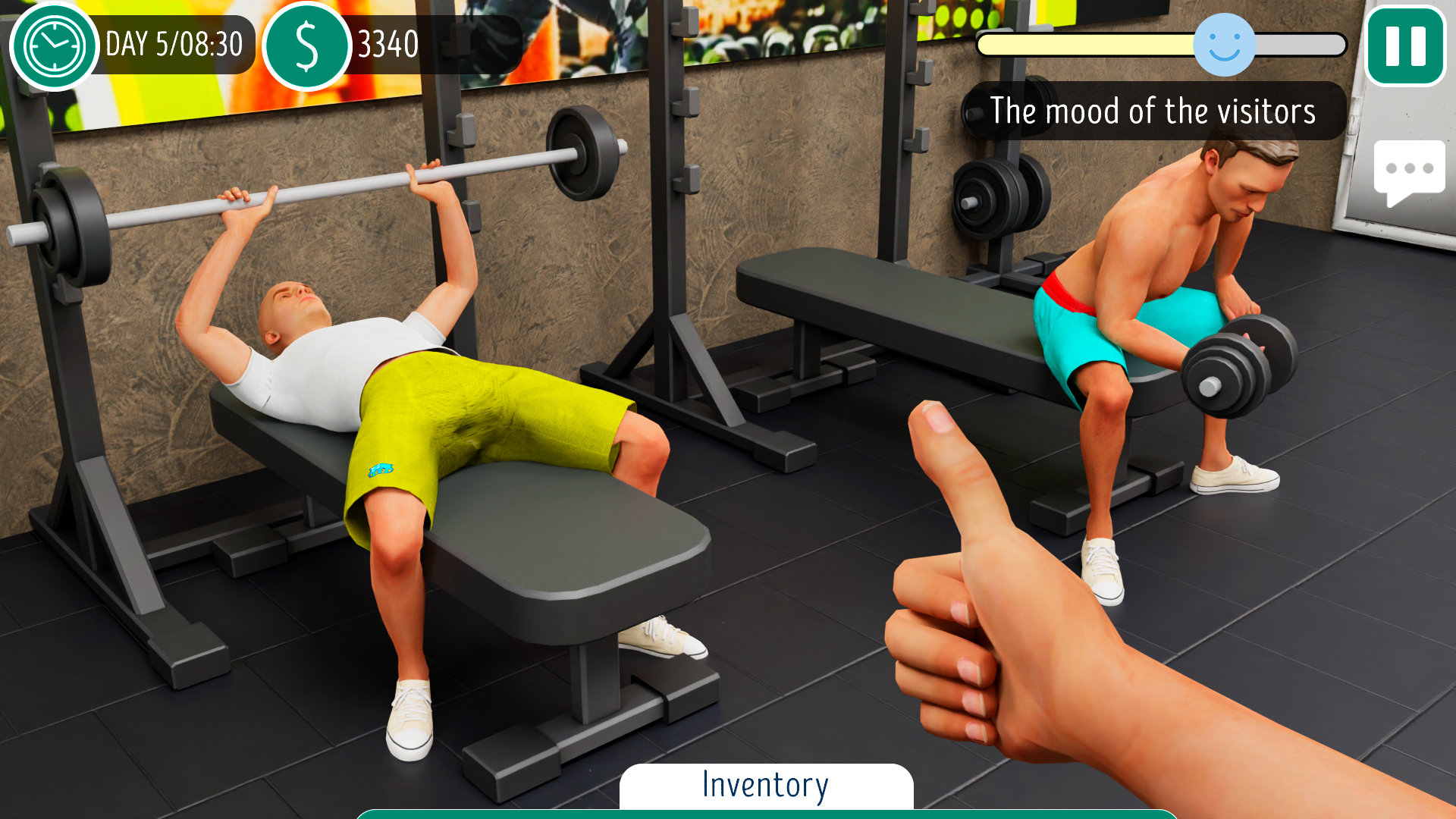The height and width of the screenshot is (819, 1456).
Task: Click the clock icon next to DAY 5
Action: (x=54, y=47)
